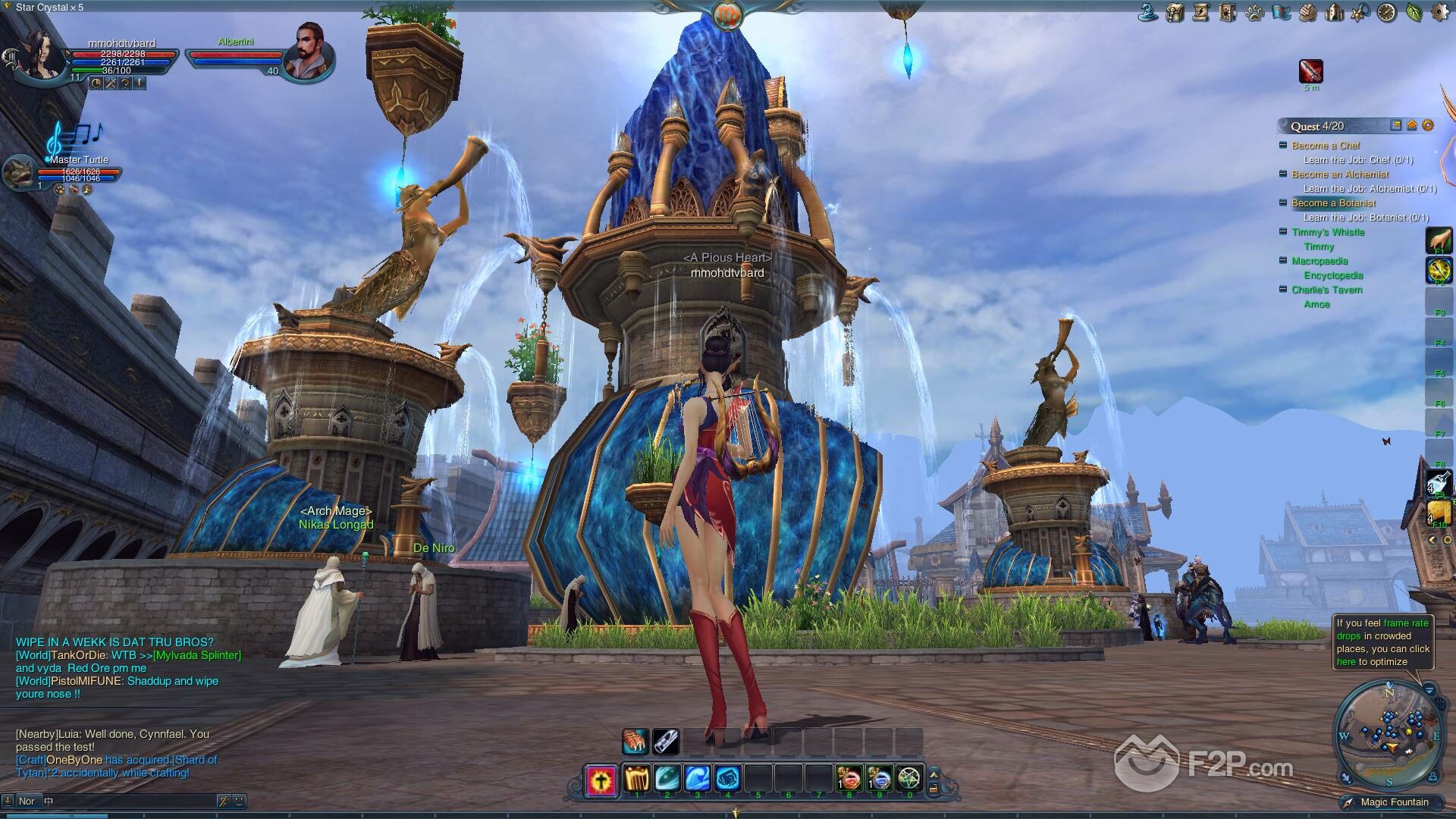Activate the golden harp skill in slot 1

tap(637, 779)
